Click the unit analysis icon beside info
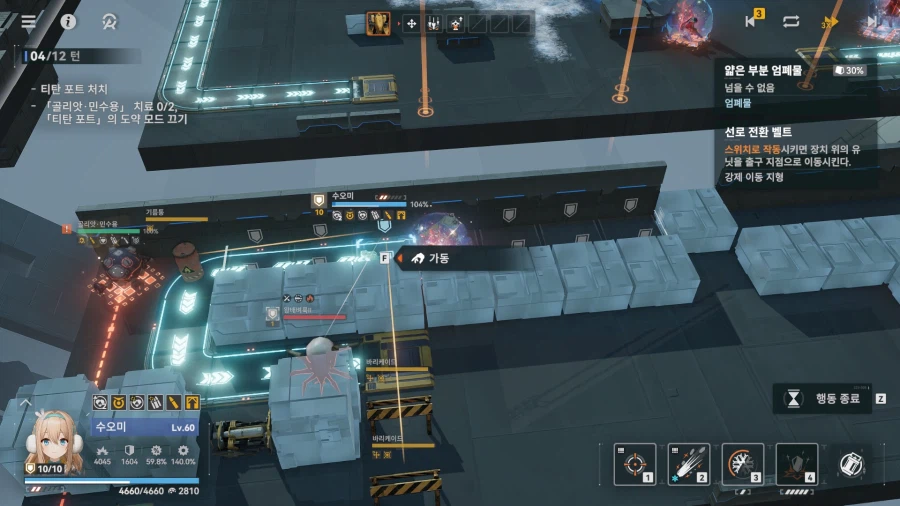This screenshot has width=900, height=506. 110,21
